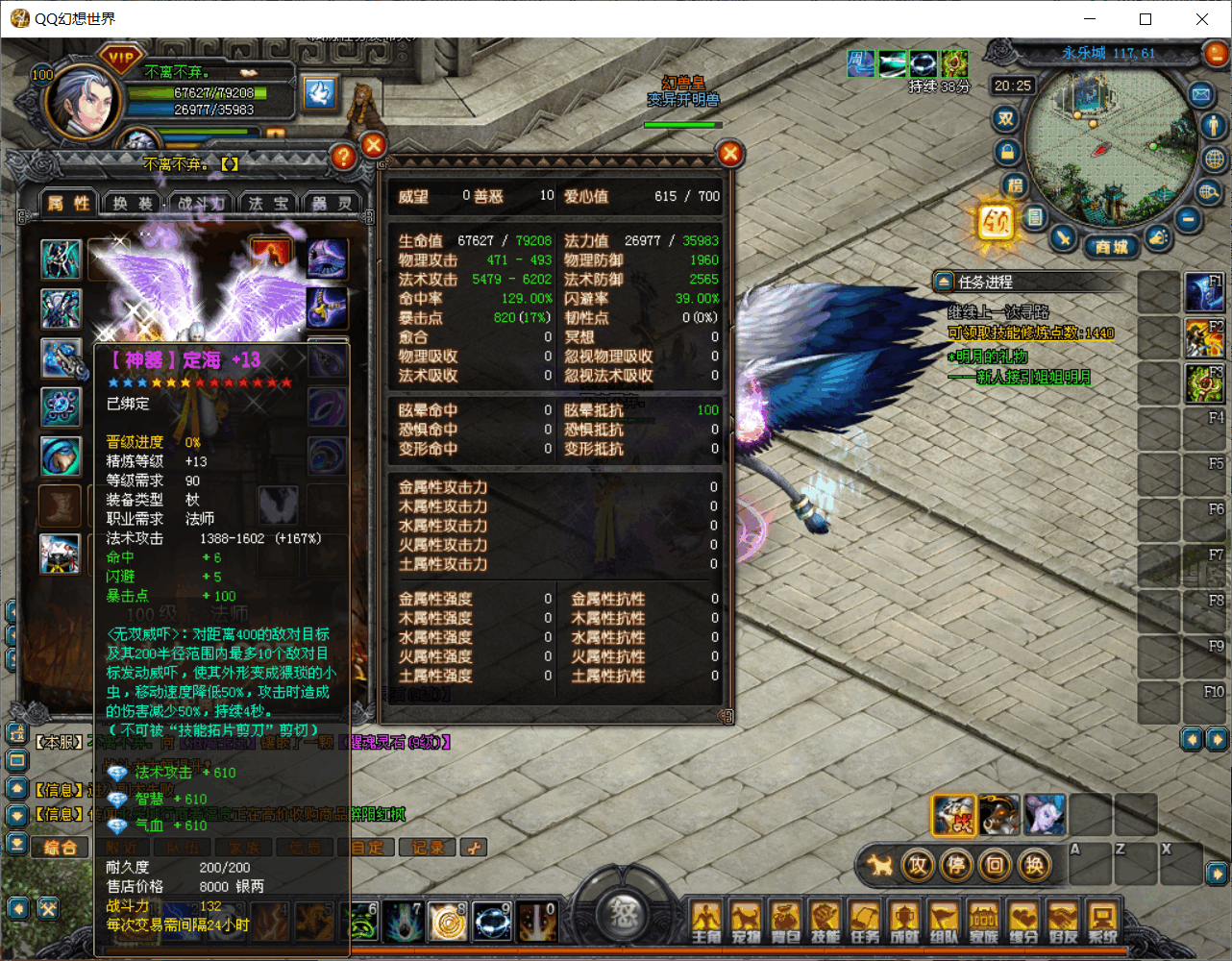Claim the glowing 领 reward icon
Viewport: 1232px width, 961px height.
click(996, 223)
